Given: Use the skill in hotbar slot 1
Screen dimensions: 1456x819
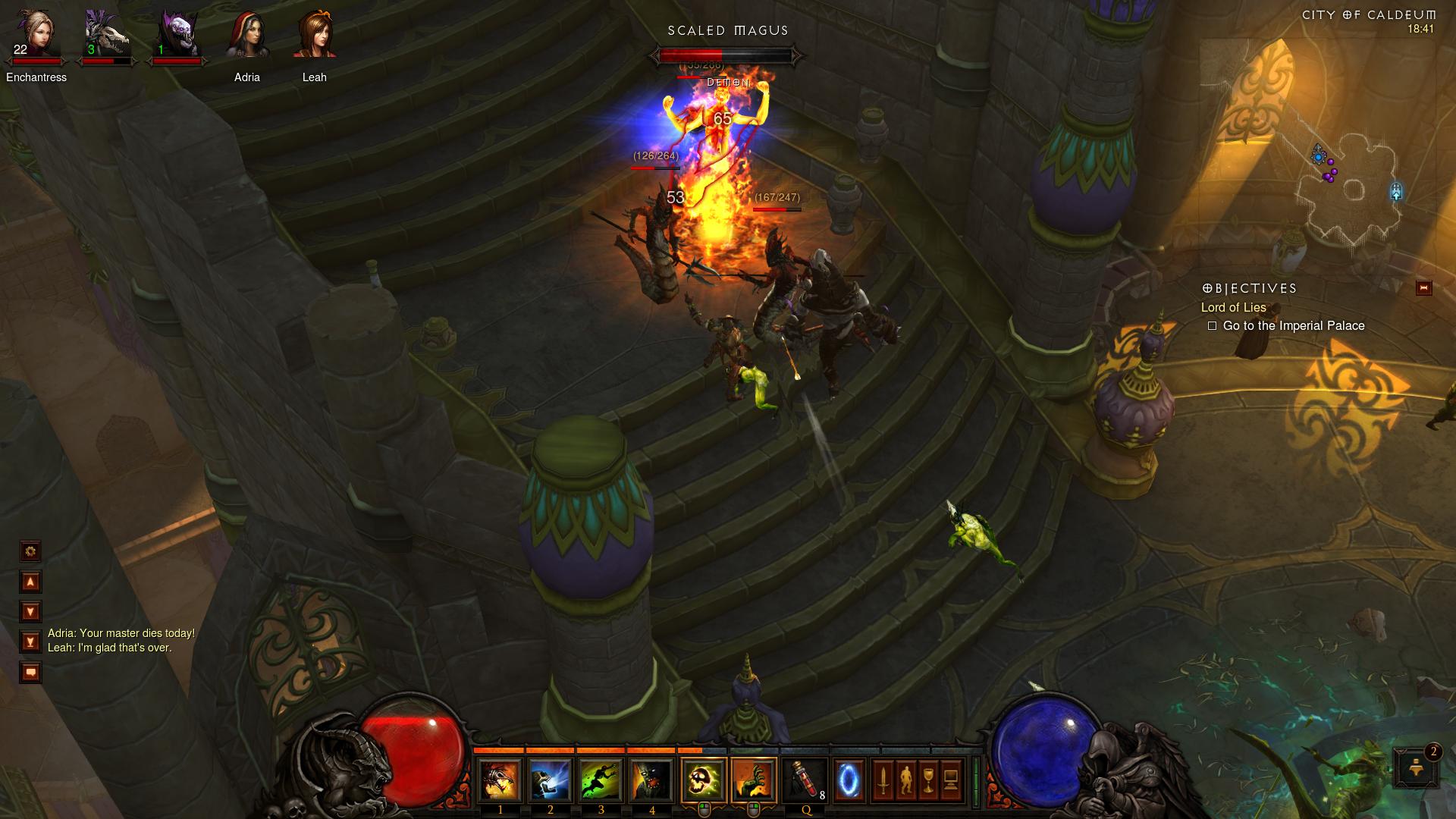Looking at the screenshot, I should pos(500,780).
